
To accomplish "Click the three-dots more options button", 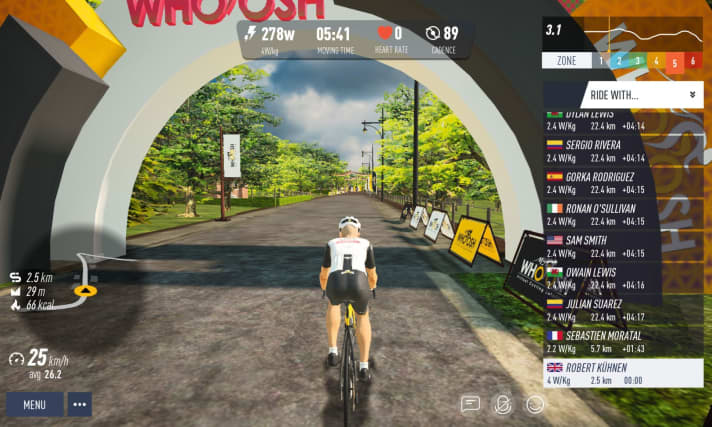I will coord(79,405).
